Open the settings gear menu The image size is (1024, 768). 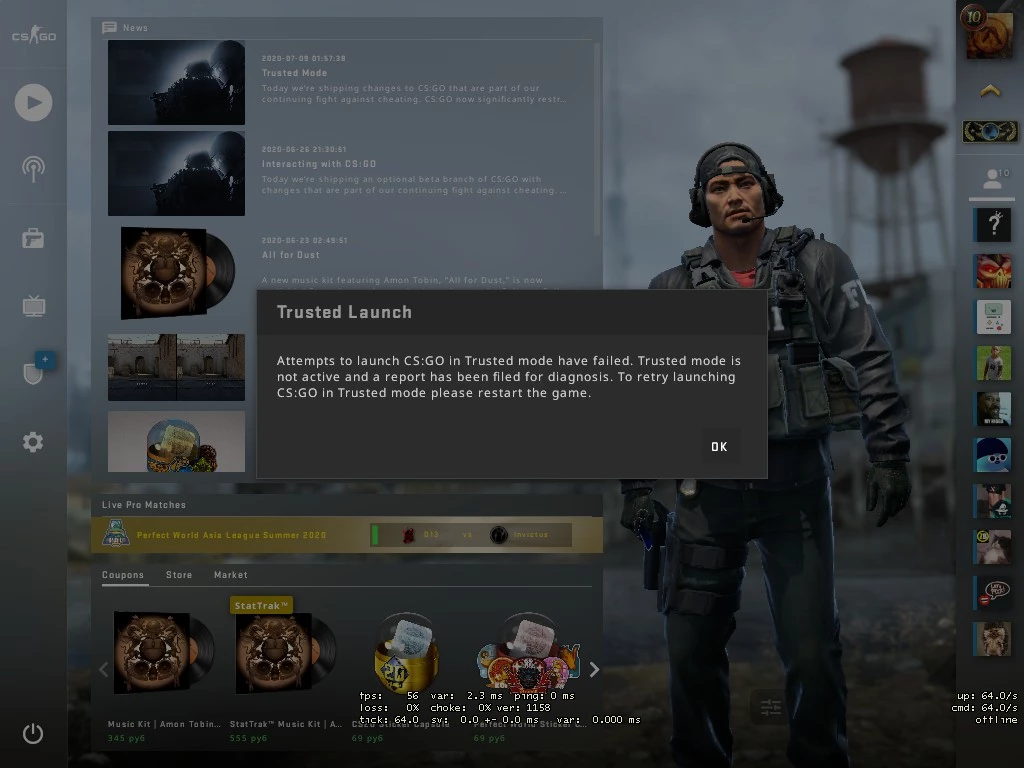coord(33,442)
